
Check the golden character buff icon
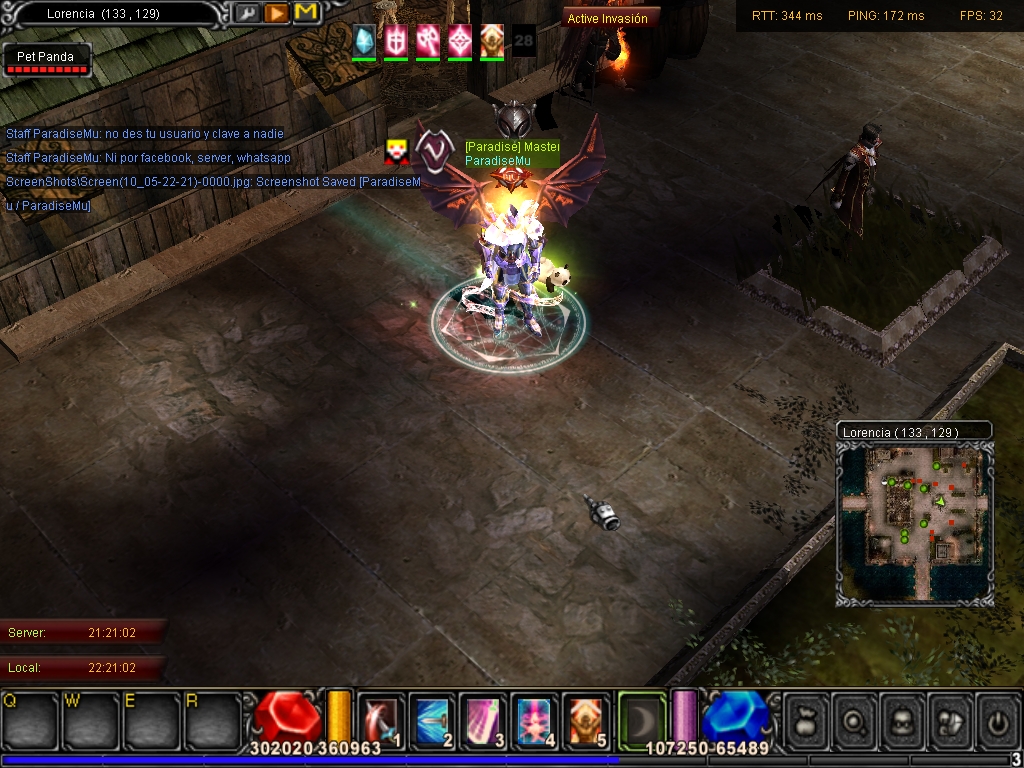point(491,41)
